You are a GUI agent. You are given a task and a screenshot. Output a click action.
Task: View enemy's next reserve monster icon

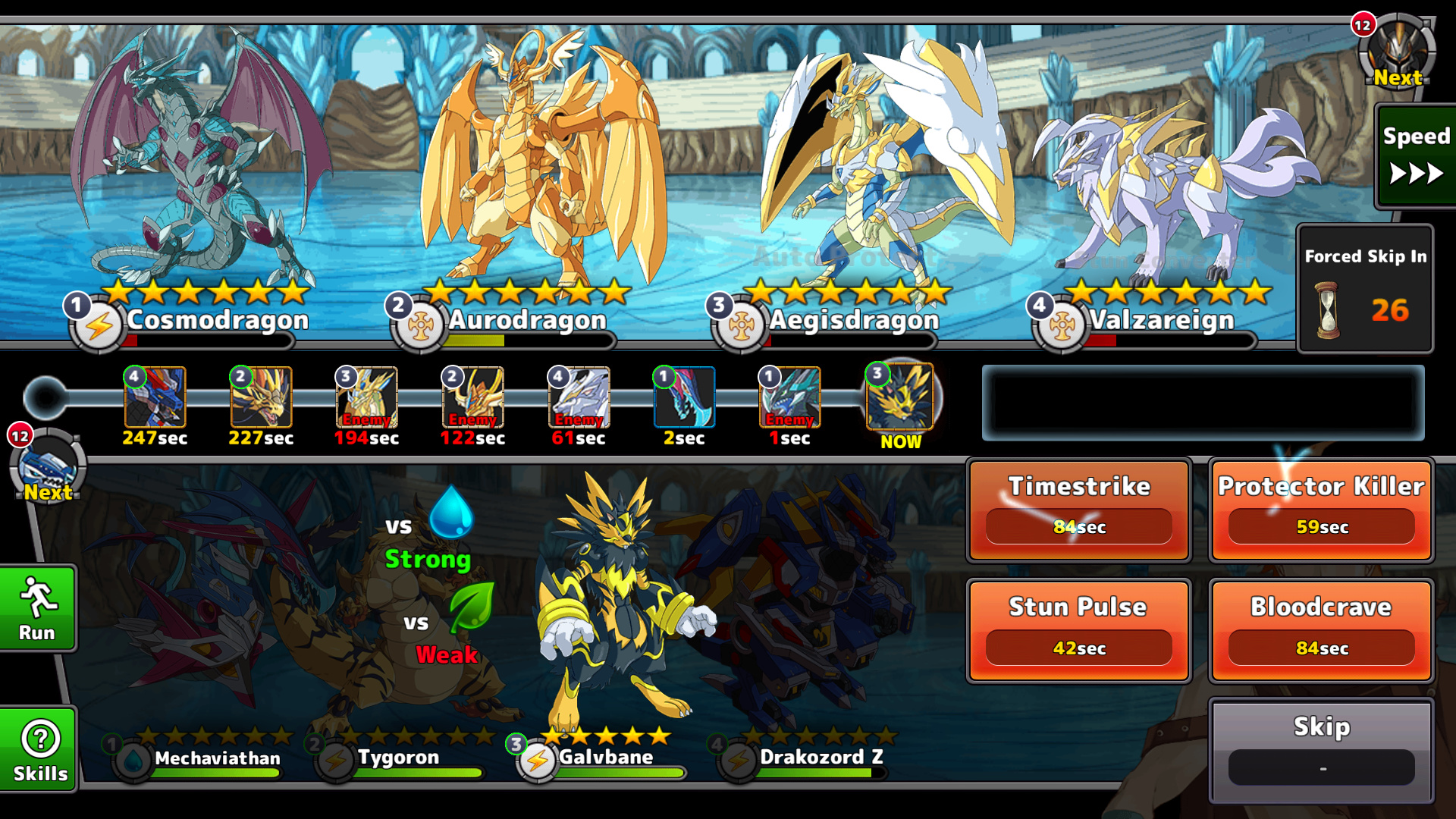1397,50
